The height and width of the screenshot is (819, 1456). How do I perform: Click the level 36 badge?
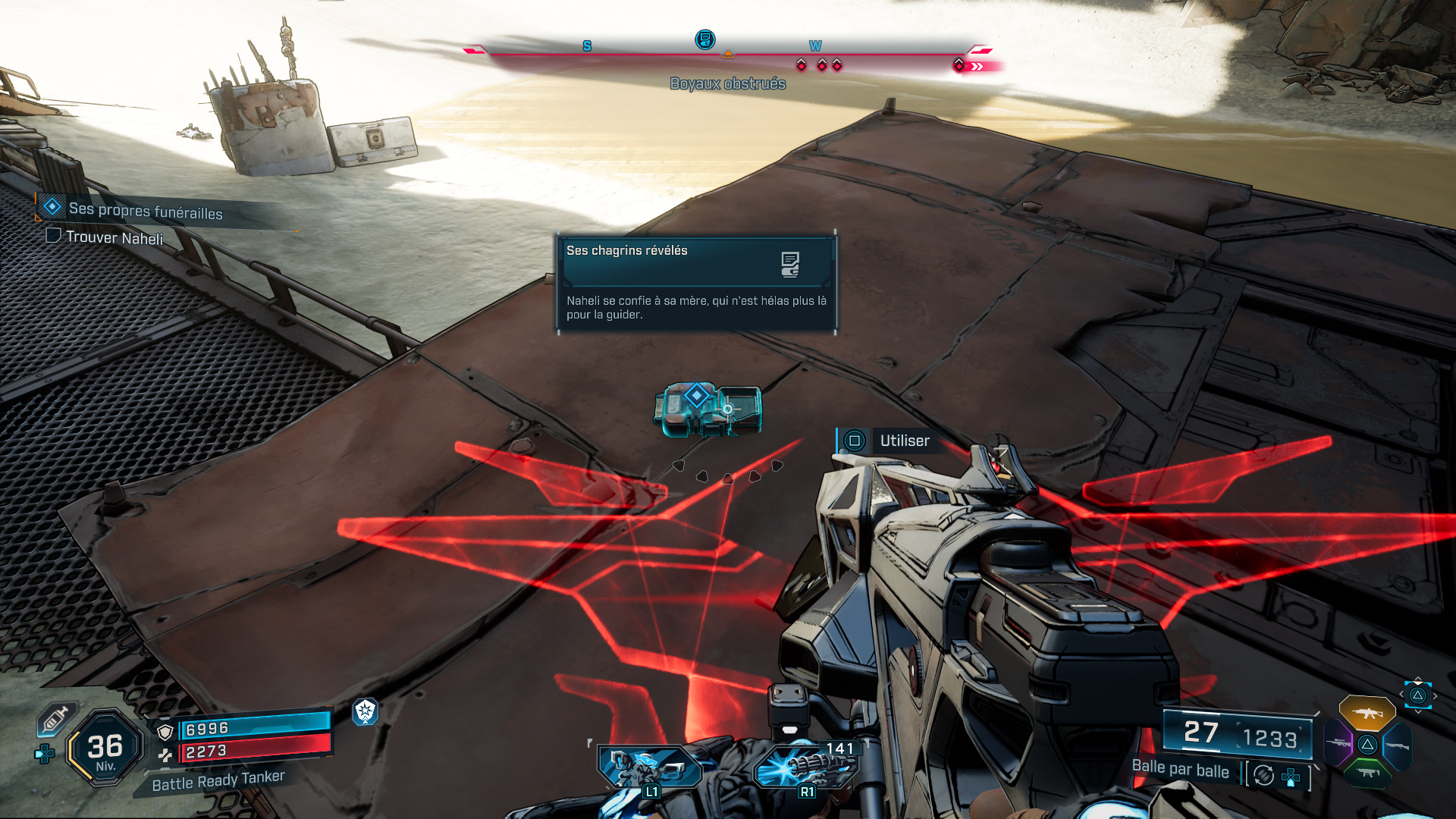point(105,747)
